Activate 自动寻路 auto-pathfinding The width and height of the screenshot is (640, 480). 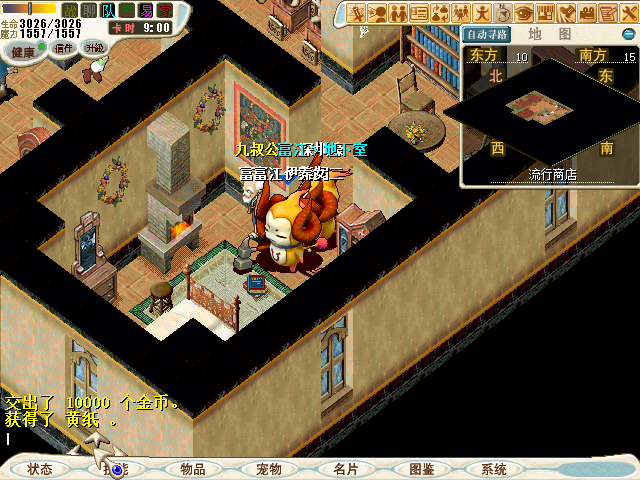coord(487,34)
